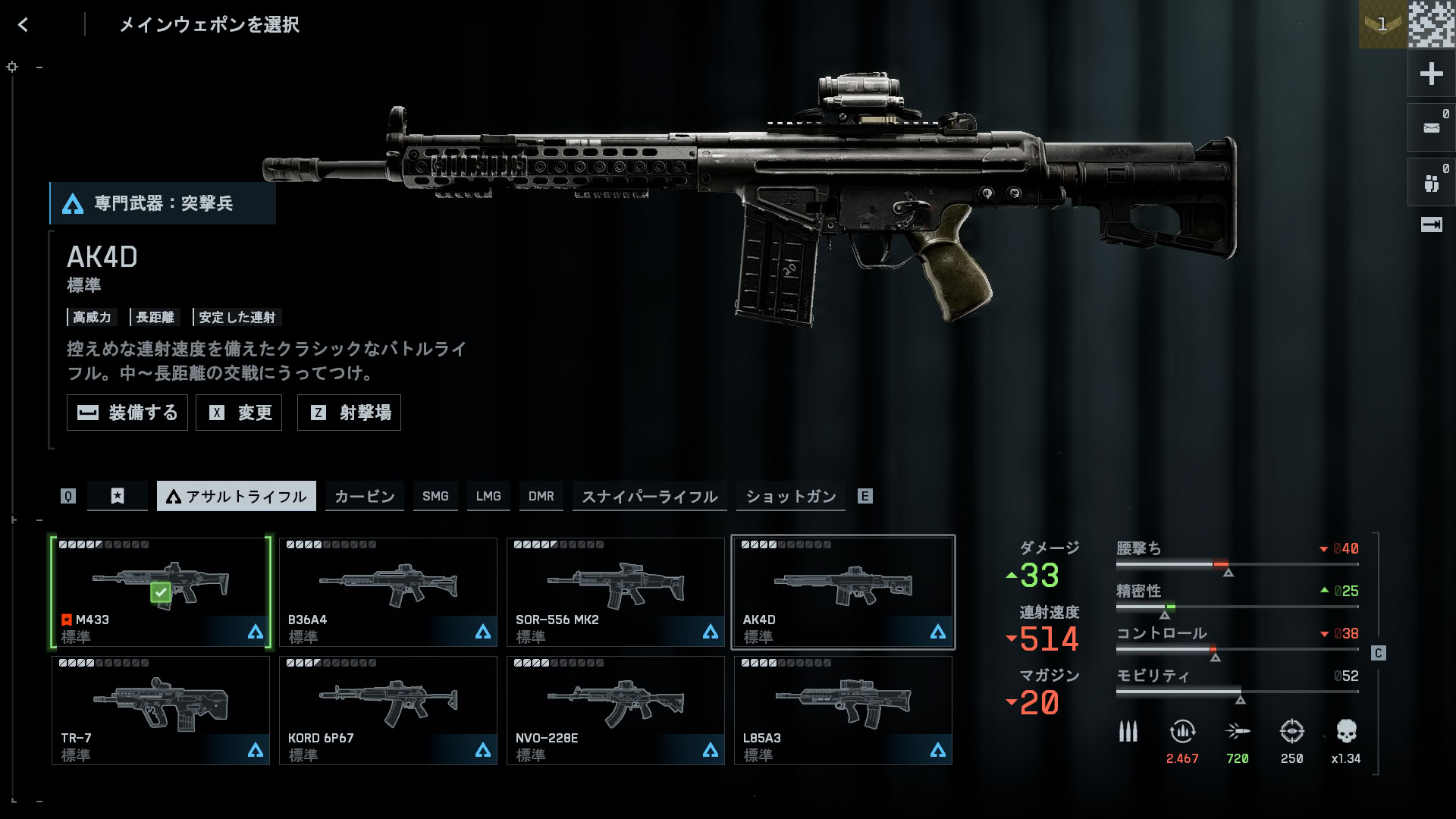
Task: Choose the DMR weapon tab
Action: point(541,496)
